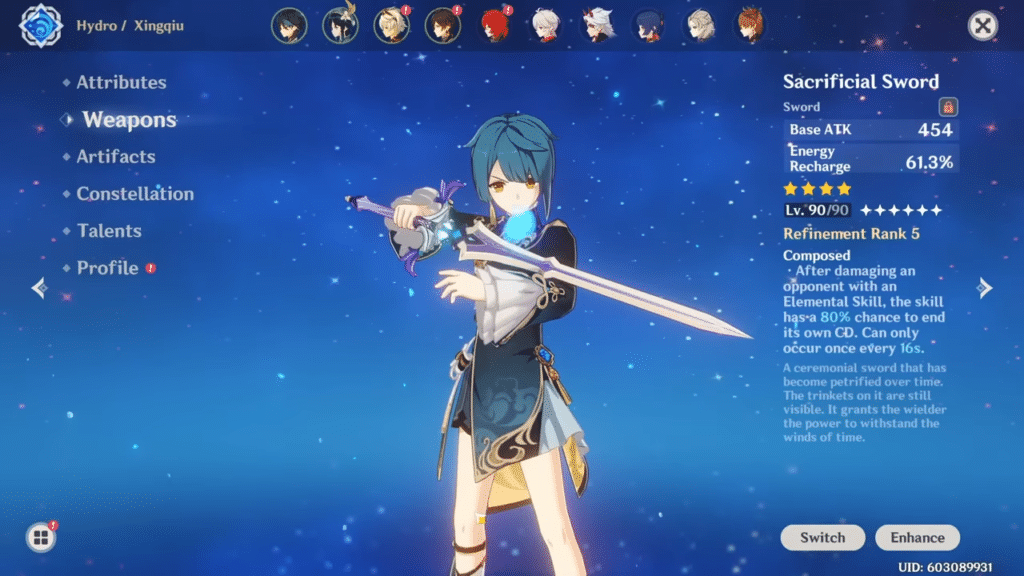Open the four-square grid menu icon
Image resolution: width=1024 pixels, height=576 pixels.
point(41,538)
